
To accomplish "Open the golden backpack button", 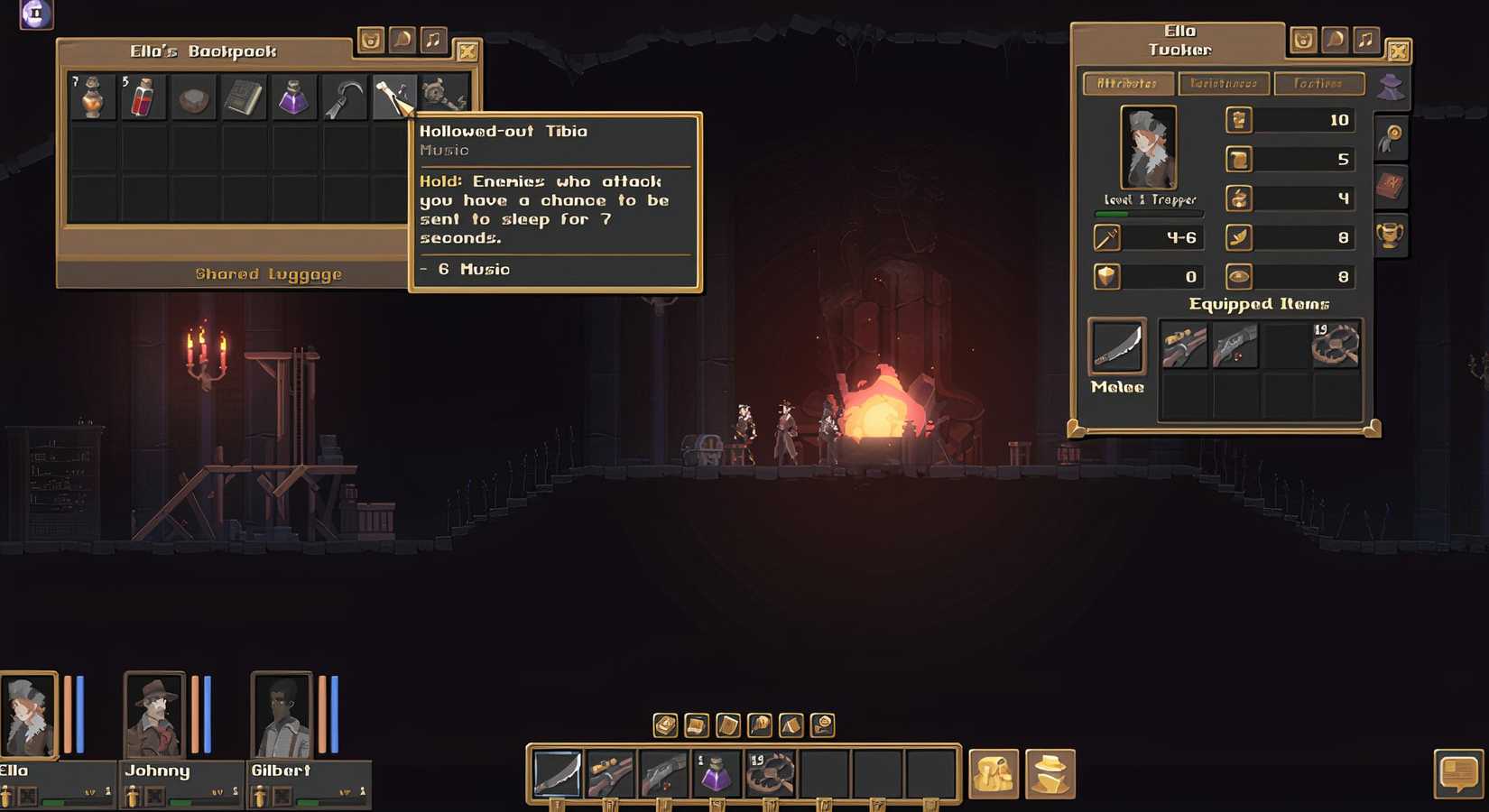I will (994, 774).
